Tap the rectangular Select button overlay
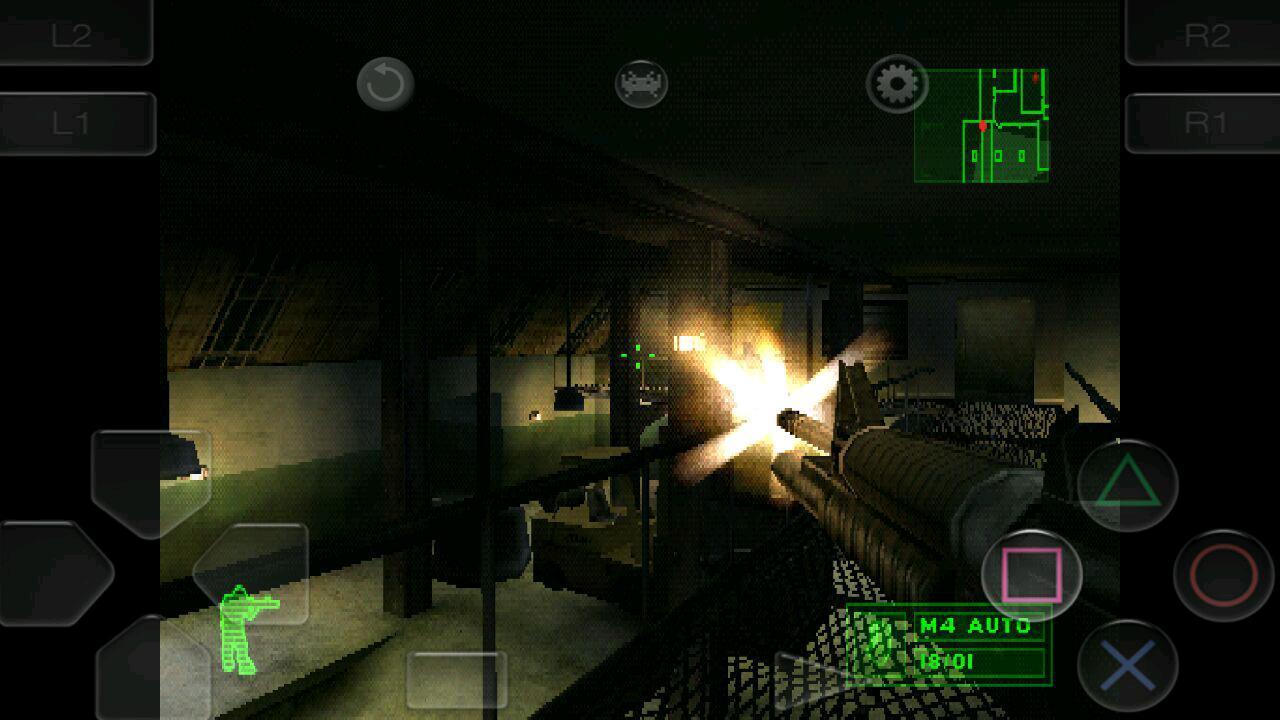The width and height of the screenshot is (1280, 720). [x=456, y=680]
